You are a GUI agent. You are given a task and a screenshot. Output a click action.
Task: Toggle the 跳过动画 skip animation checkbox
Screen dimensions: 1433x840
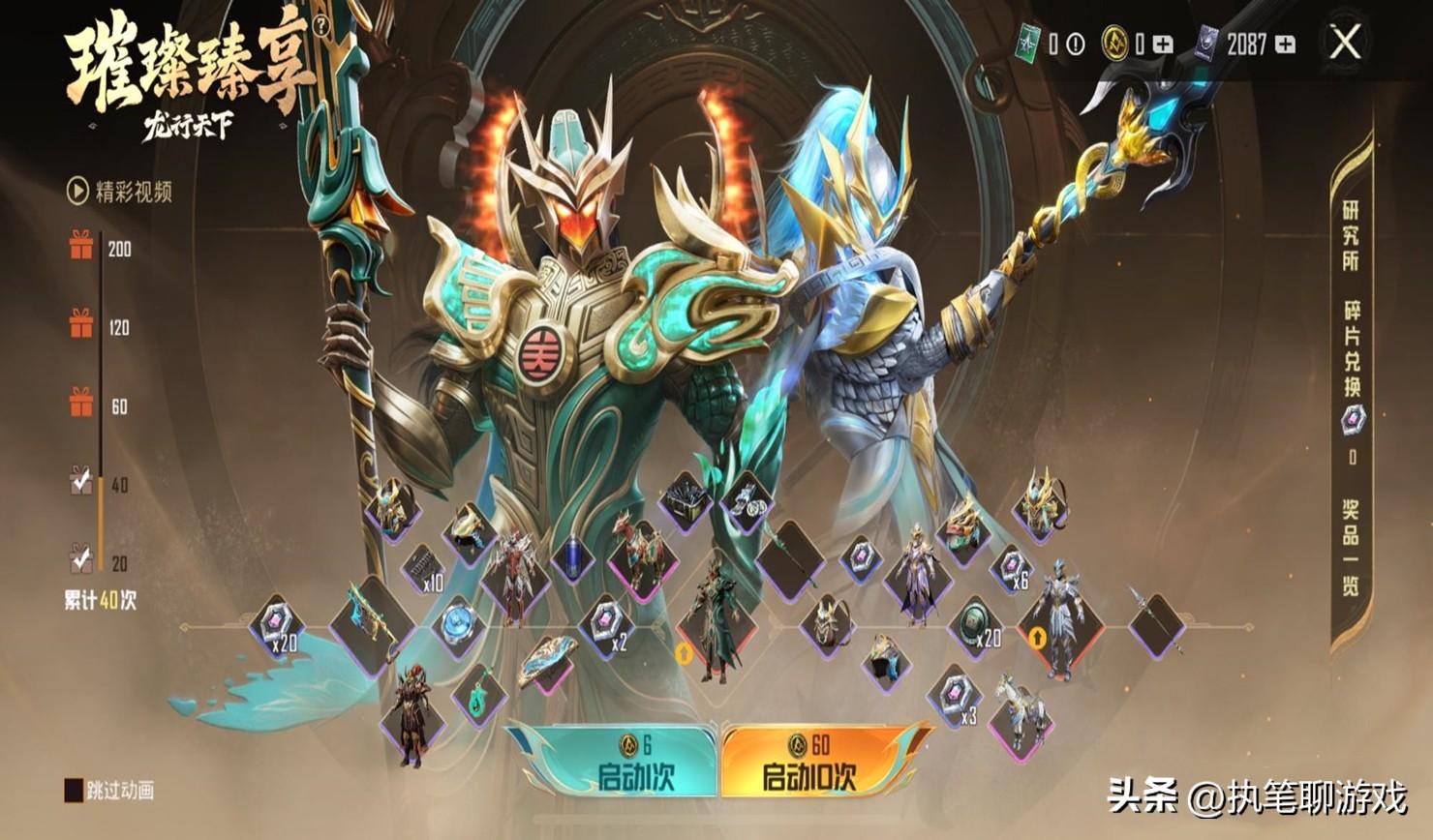click(x=74, y=791)
